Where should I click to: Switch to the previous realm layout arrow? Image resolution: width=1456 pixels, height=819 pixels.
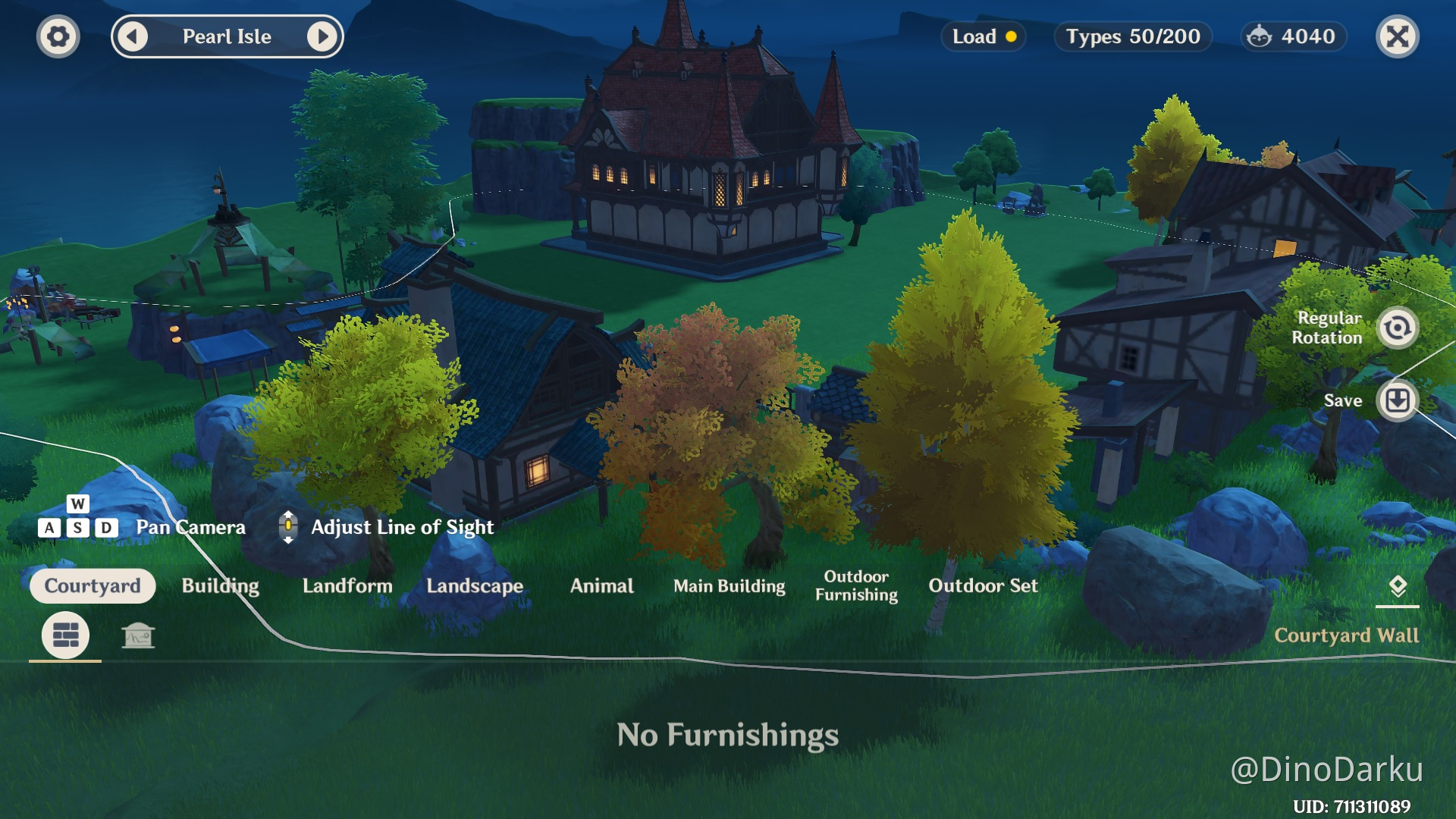[x=133, y=36]
